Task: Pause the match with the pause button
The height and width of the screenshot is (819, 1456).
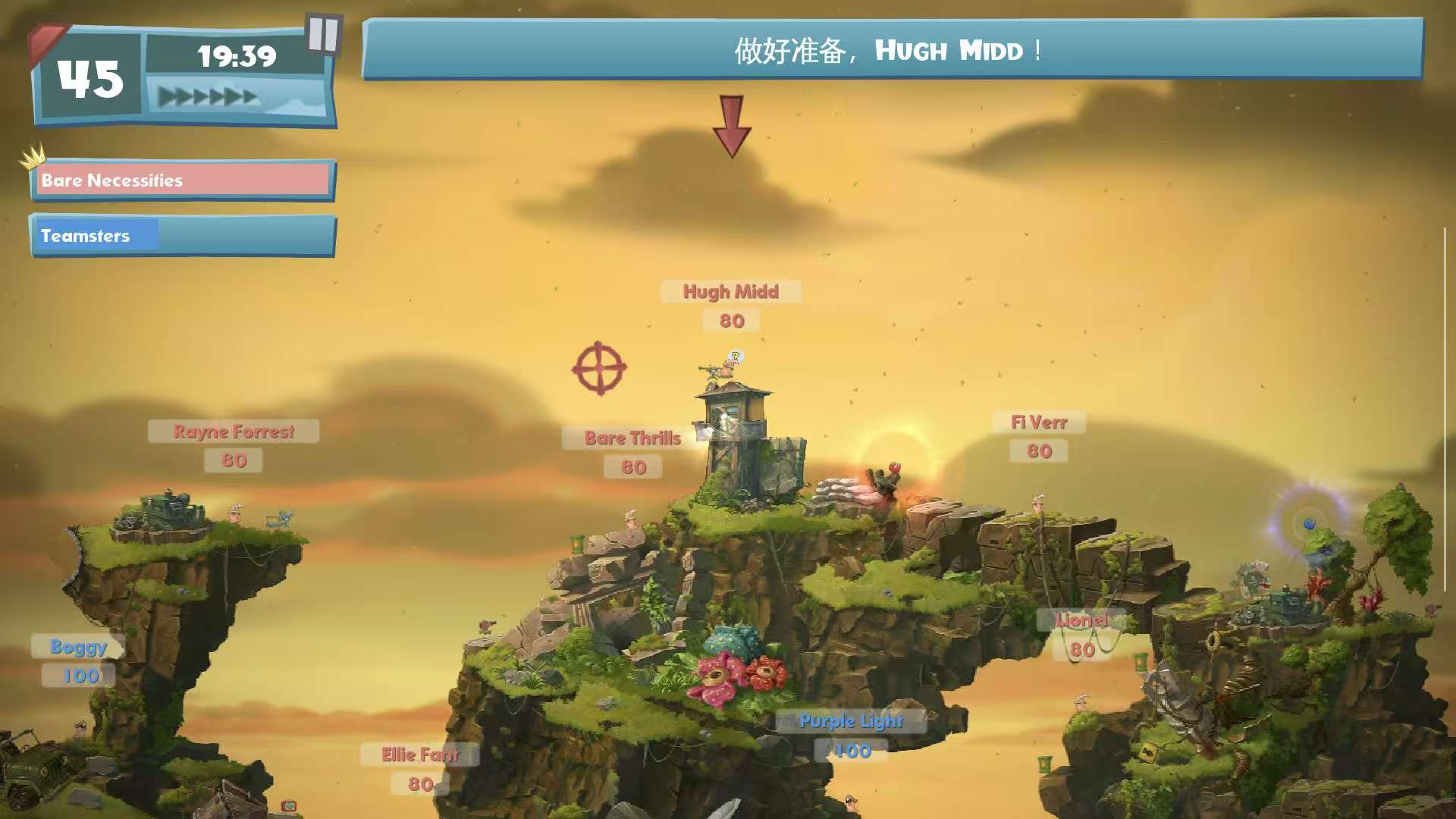Action: pyautogui.click(x=324, y=35)
